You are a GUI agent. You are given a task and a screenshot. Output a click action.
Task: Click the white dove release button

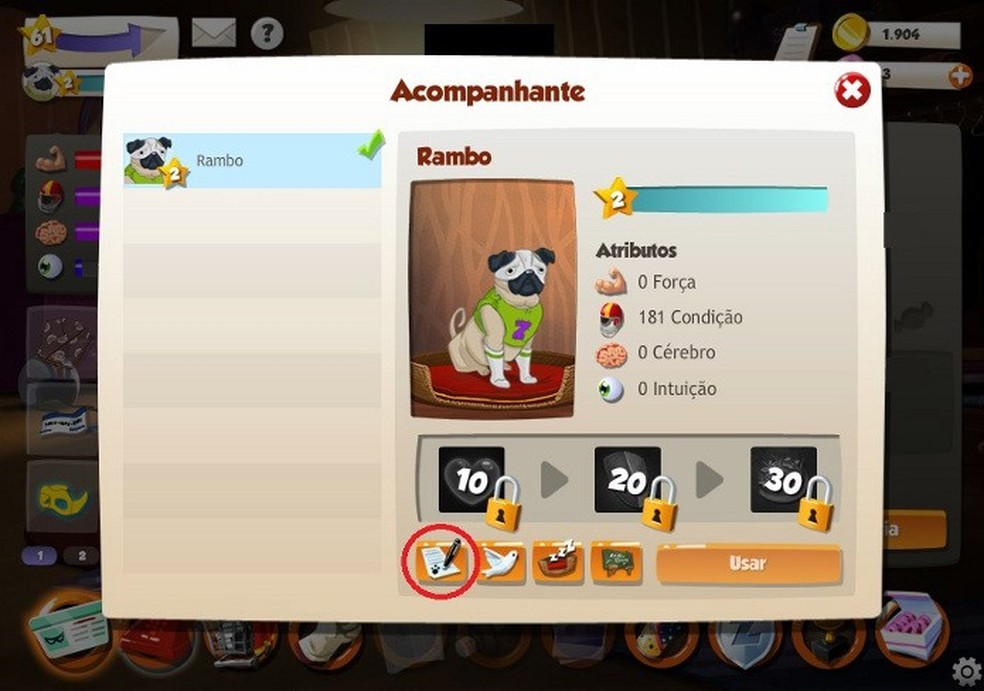pos(501,564)
